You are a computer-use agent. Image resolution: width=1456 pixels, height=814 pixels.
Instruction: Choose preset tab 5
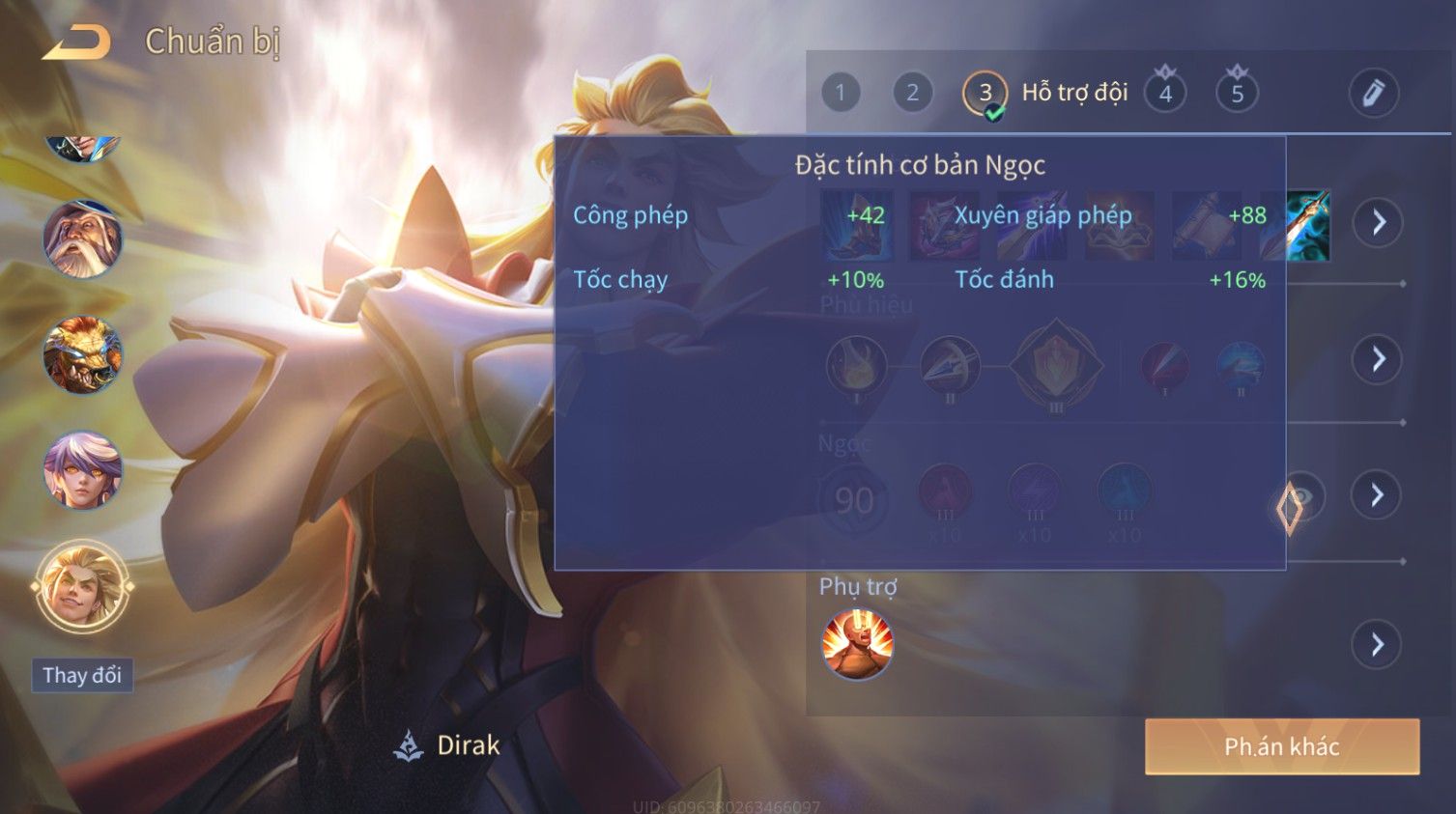tap(1237, 94)
